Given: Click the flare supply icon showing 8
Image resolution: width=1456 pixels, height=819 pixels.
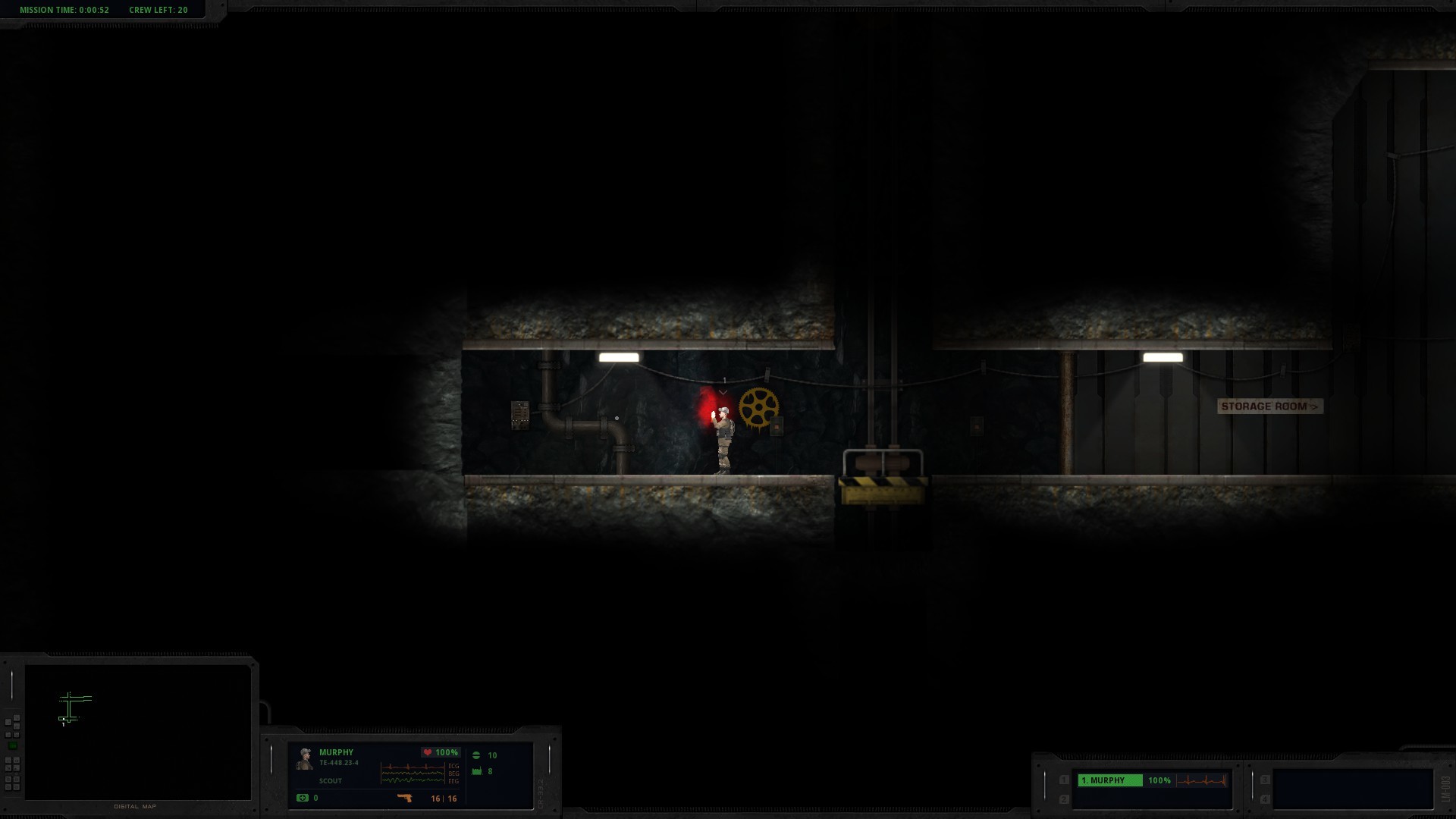Looking at the screenshot, I should pos(477,772).
